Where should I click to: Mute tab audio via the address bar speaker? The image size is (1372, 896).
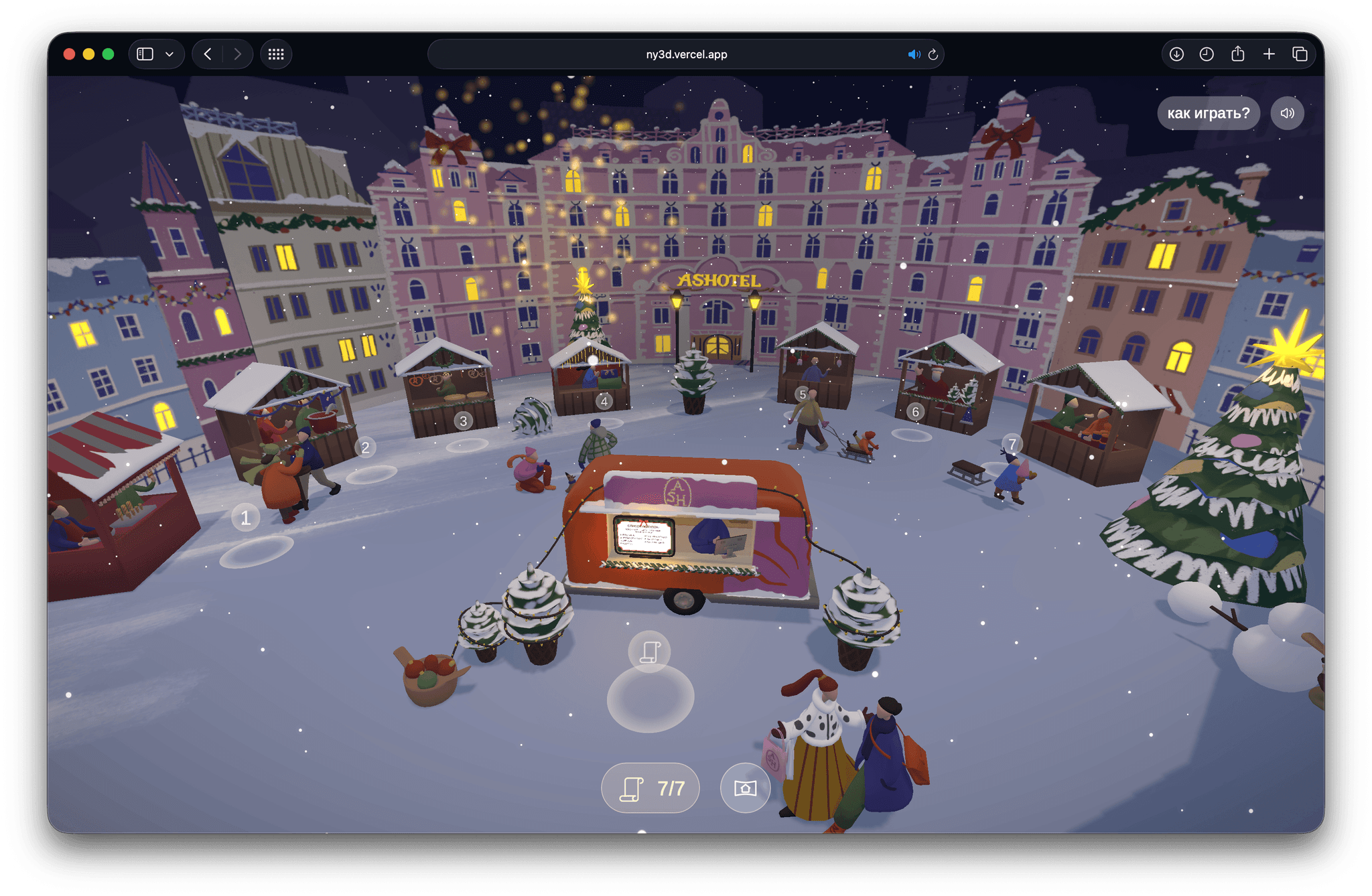coord(914,54)
